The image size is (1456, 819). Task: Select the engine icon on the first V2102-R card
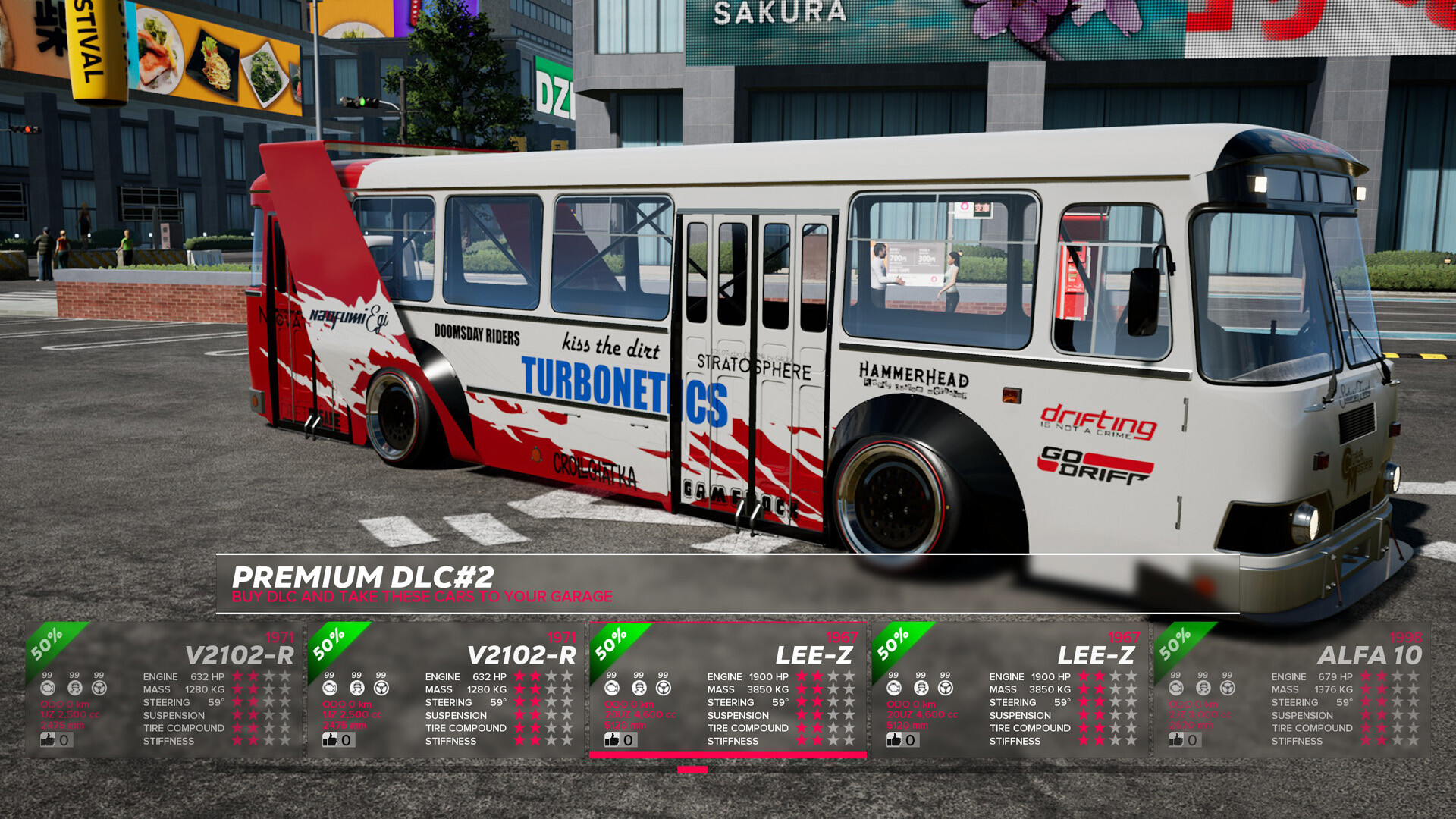(x=49, y=689)
